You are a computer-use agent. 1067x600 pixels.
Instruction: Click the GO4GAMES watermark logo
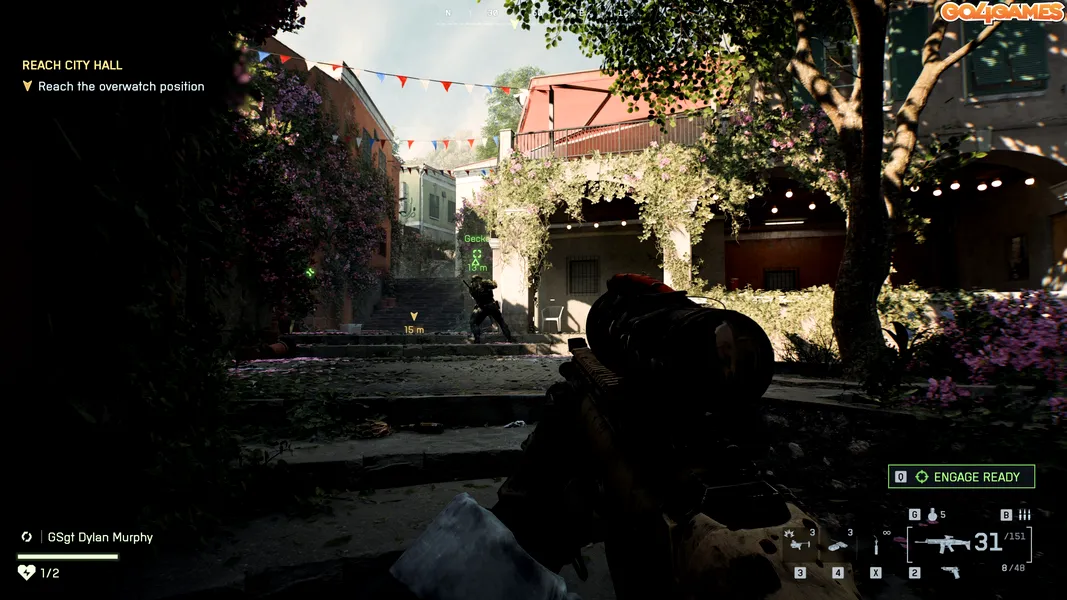[1000, 12]
